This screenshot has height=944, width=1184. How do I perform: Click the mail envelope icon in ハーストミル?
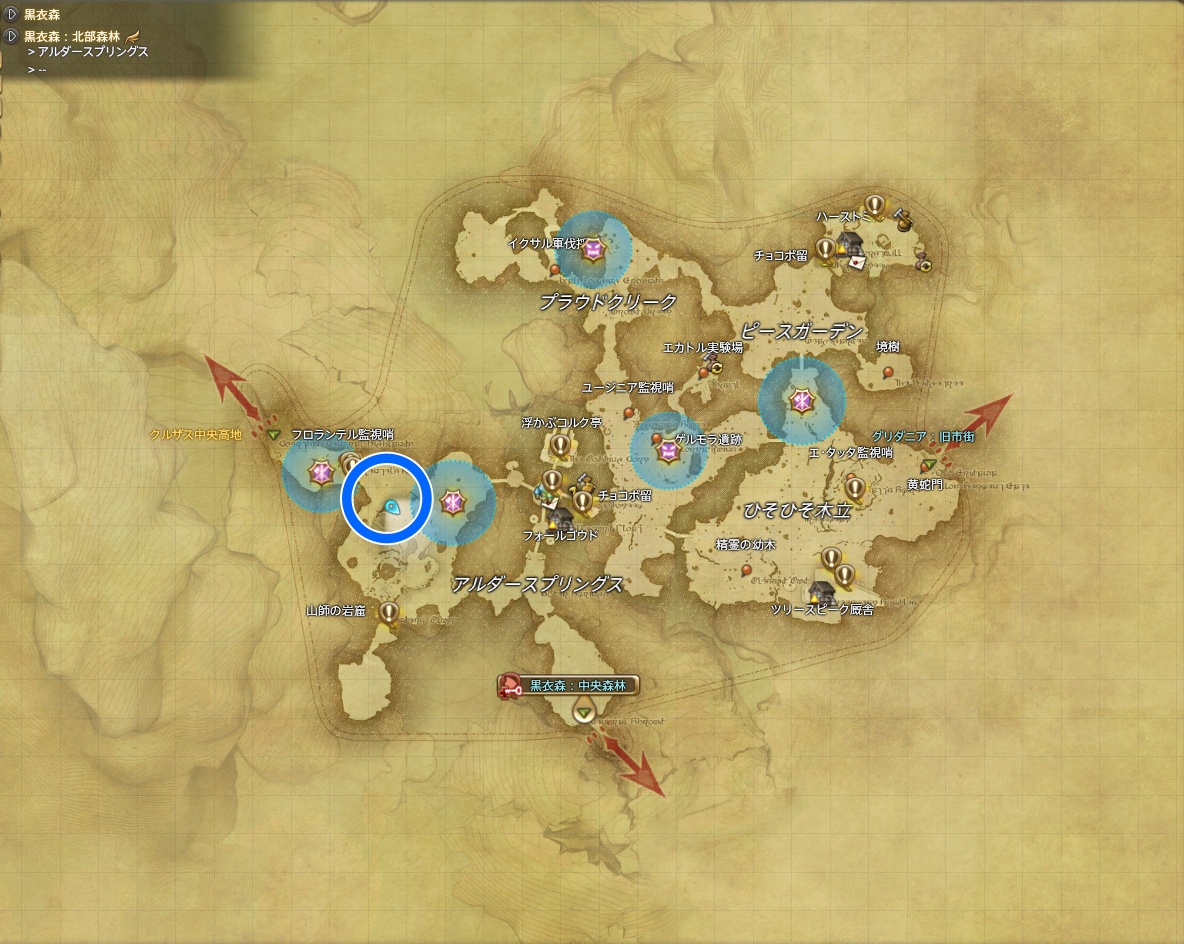(857, 262)
